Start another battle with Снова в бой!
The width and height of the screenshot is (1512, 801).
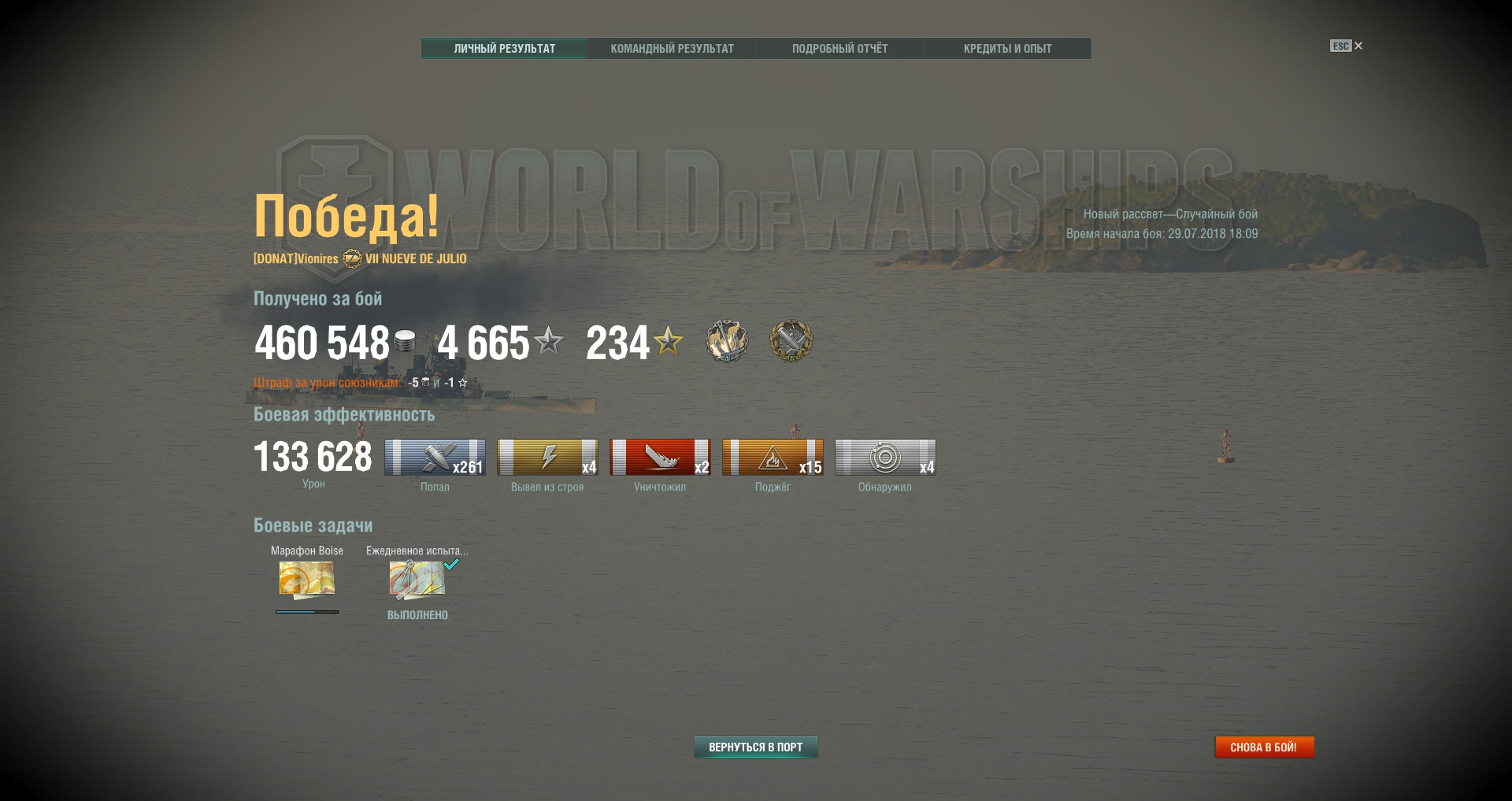[1263, 747]
